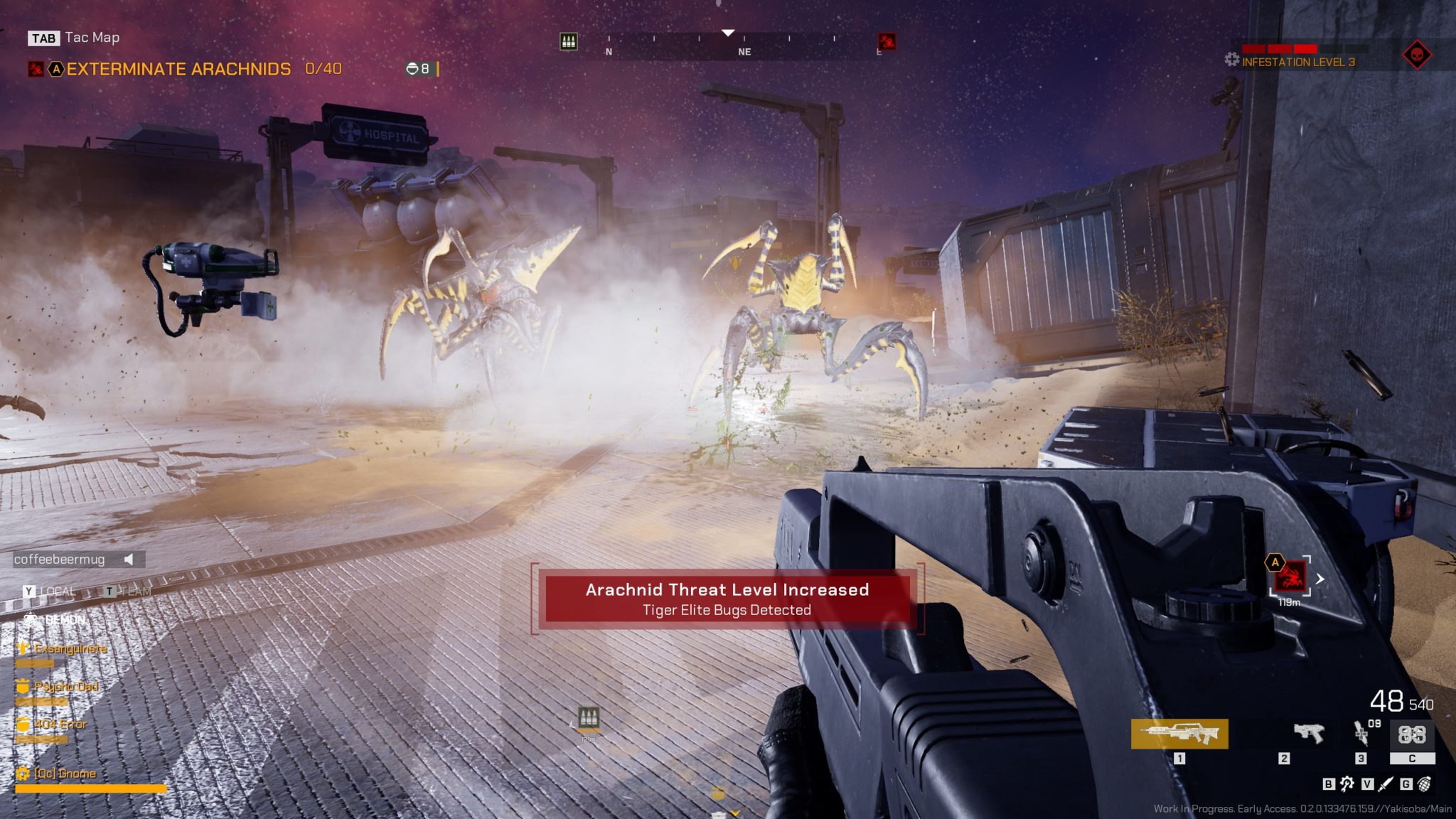This screenshot has width=1456, height=819.
Task: Choose the build tool wrench icon
Action: (x=1347, y=783)
